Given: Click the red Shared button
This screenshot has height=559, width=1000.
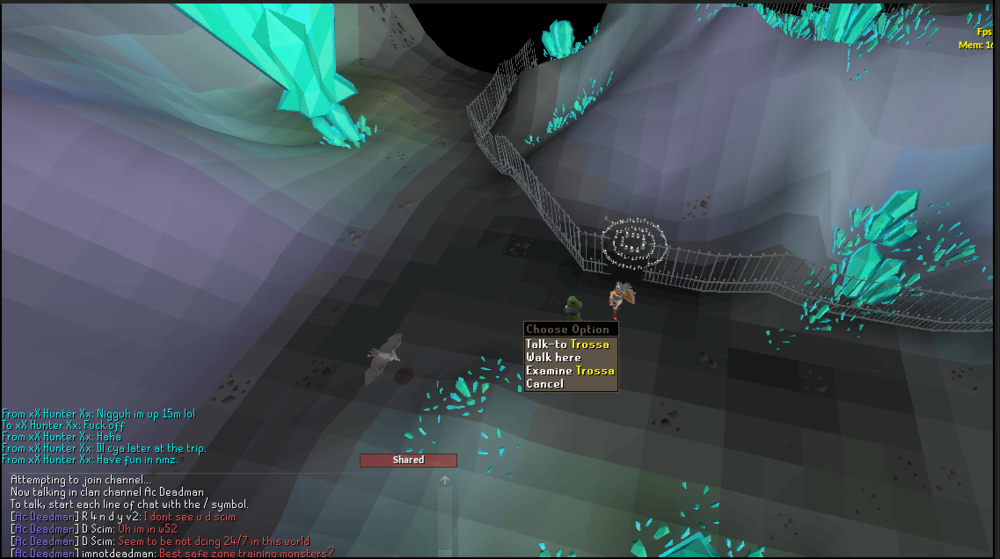Looking at the screenshot, I should [408, 460].
